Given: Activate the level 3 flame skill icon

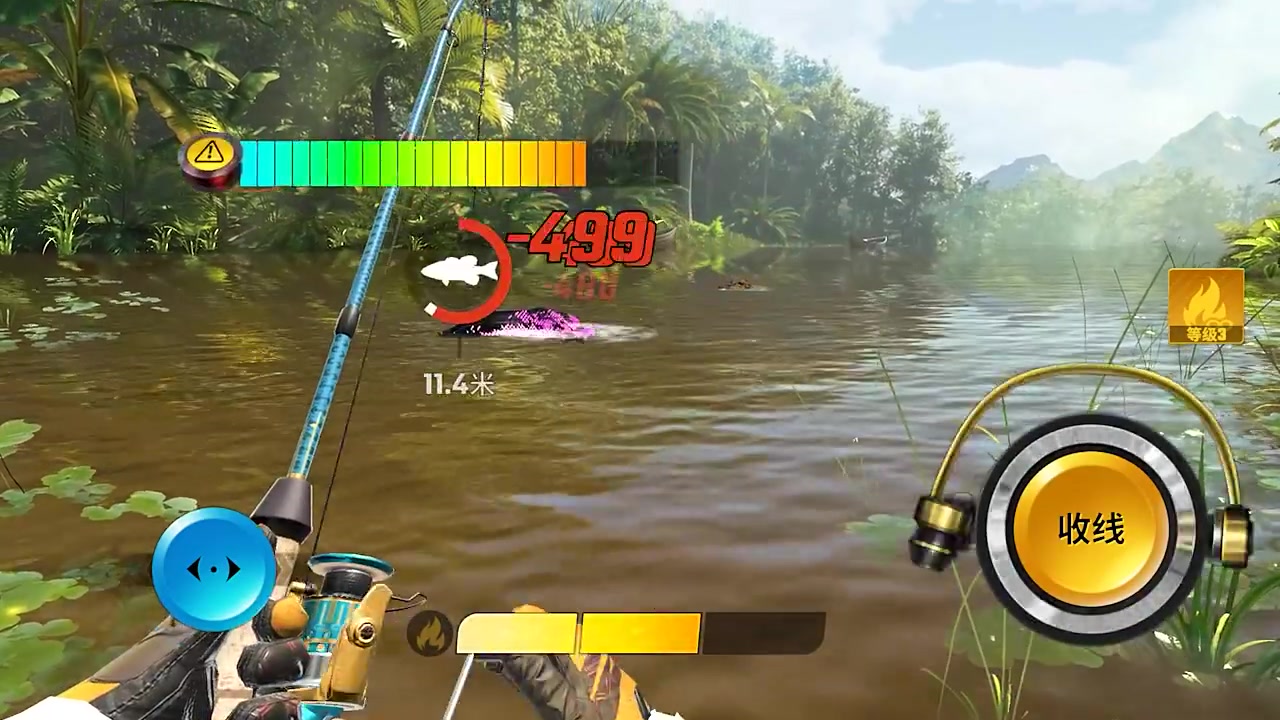Looking at the screenshot, I should click(x=1206, y=306).
